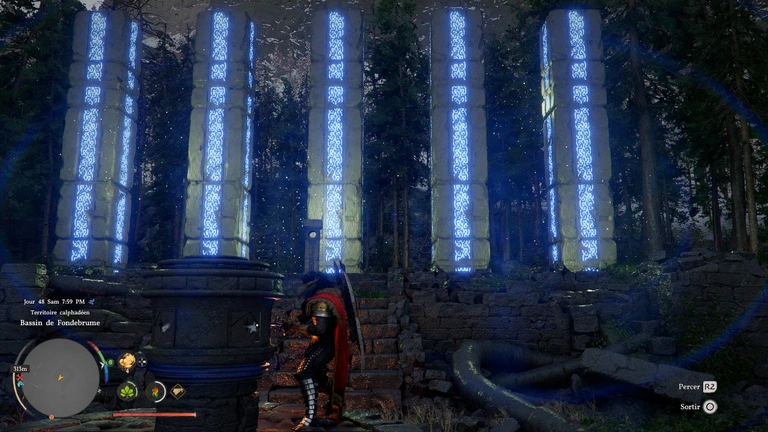
Task: Select the green leaf ability icon
Action: (128, 391)
